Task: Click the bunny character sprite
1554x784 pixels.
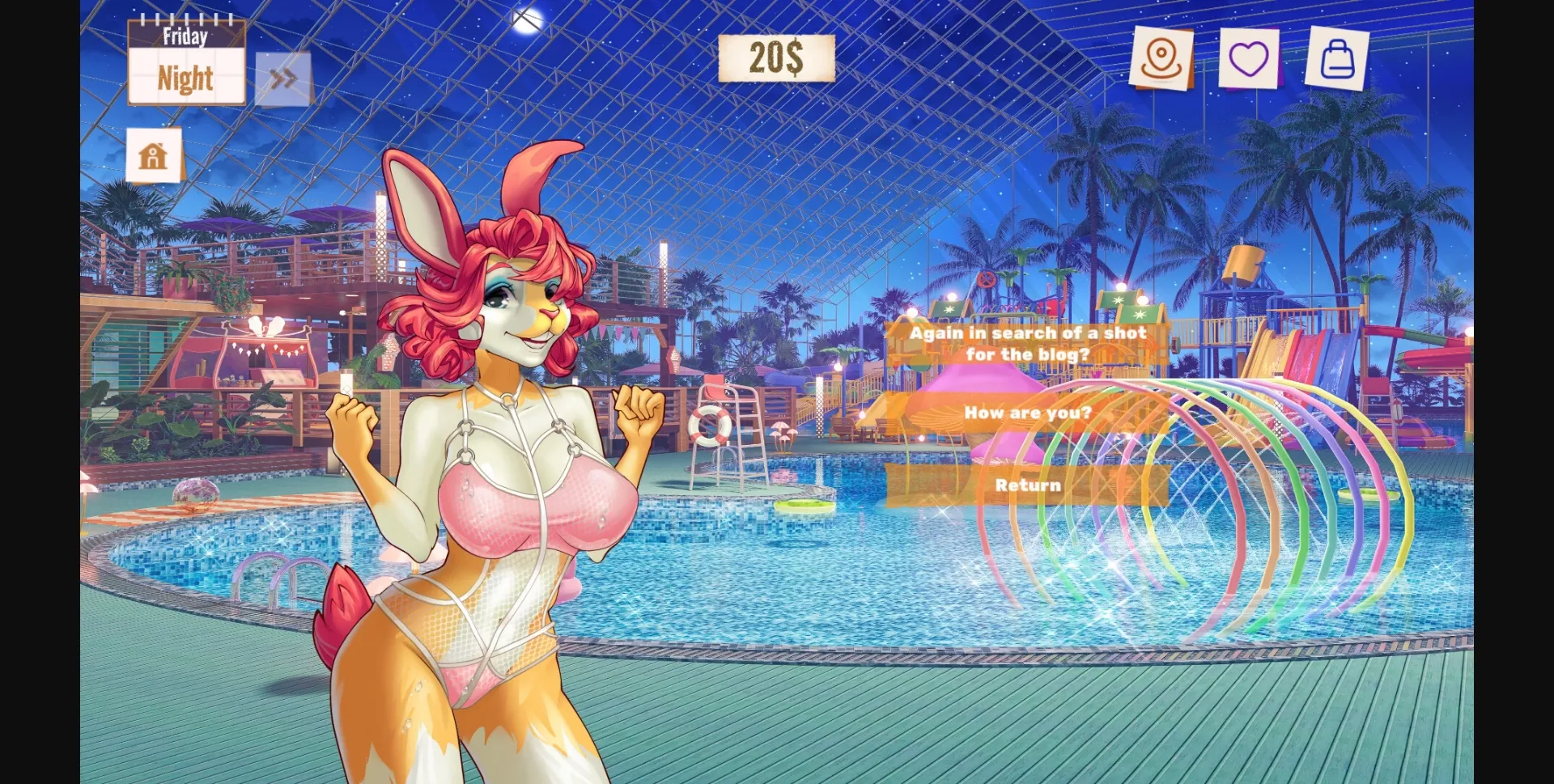Action: tap(502, 445)
